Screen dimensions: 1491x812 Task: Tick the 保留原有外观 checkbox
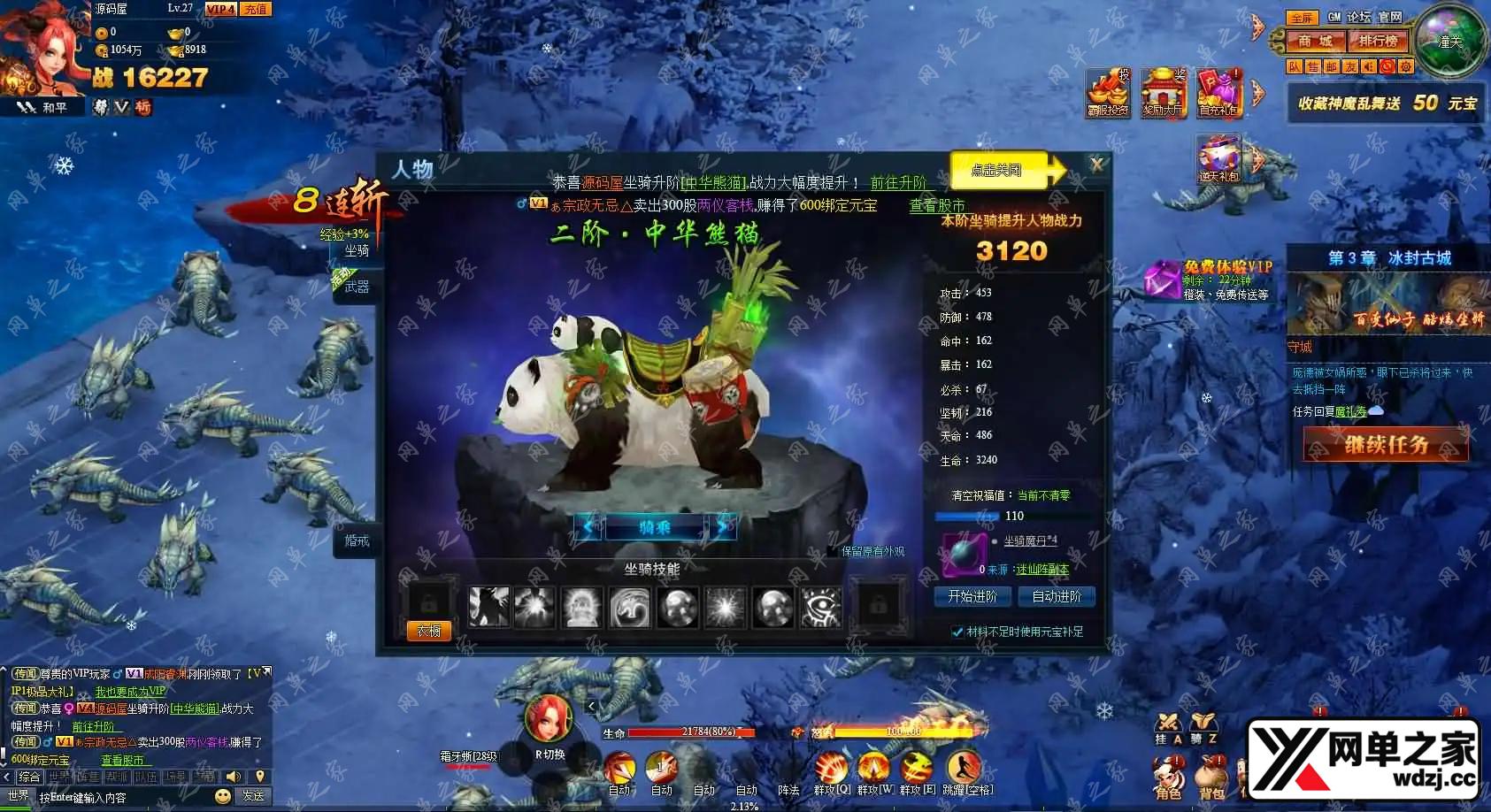[832, 551]
